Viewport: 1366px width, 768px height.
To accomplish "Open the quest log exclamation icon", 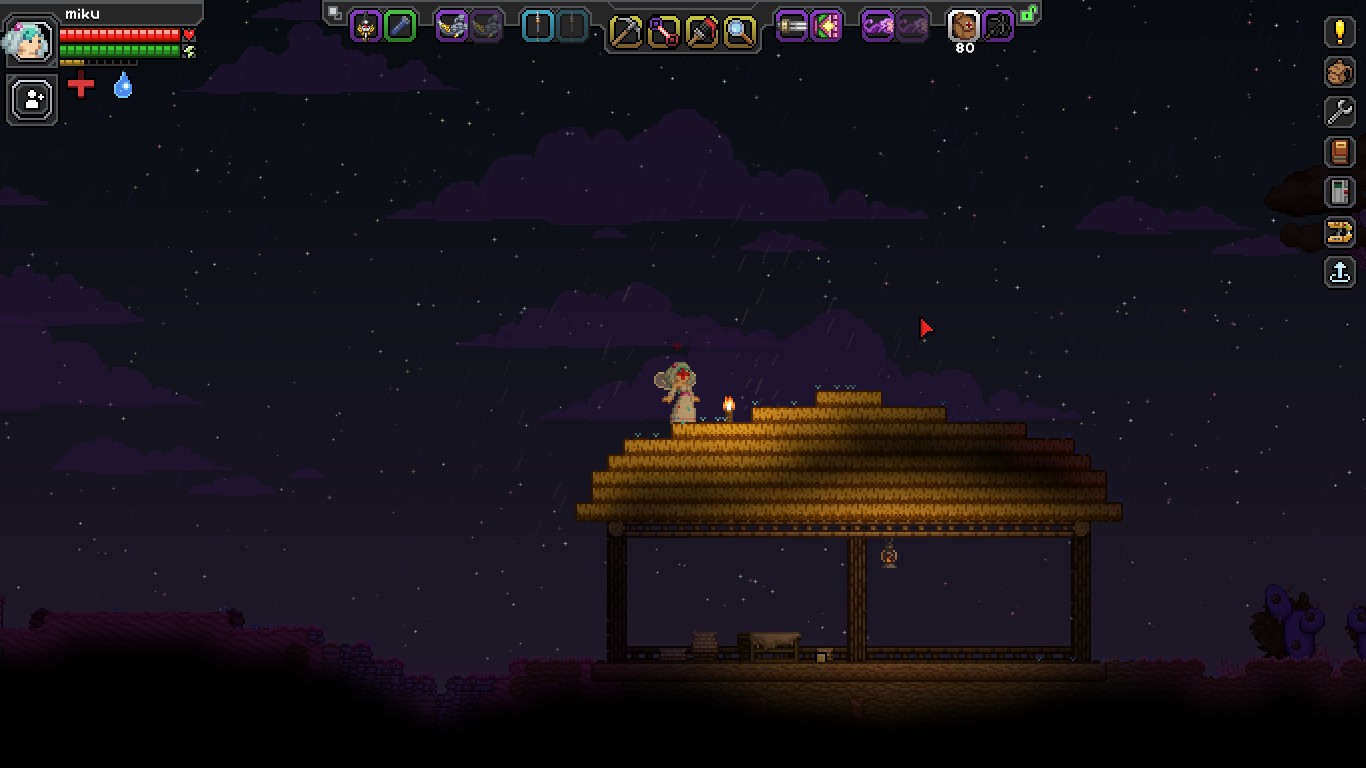I will pyautogui.click(x=1340, y=31).
